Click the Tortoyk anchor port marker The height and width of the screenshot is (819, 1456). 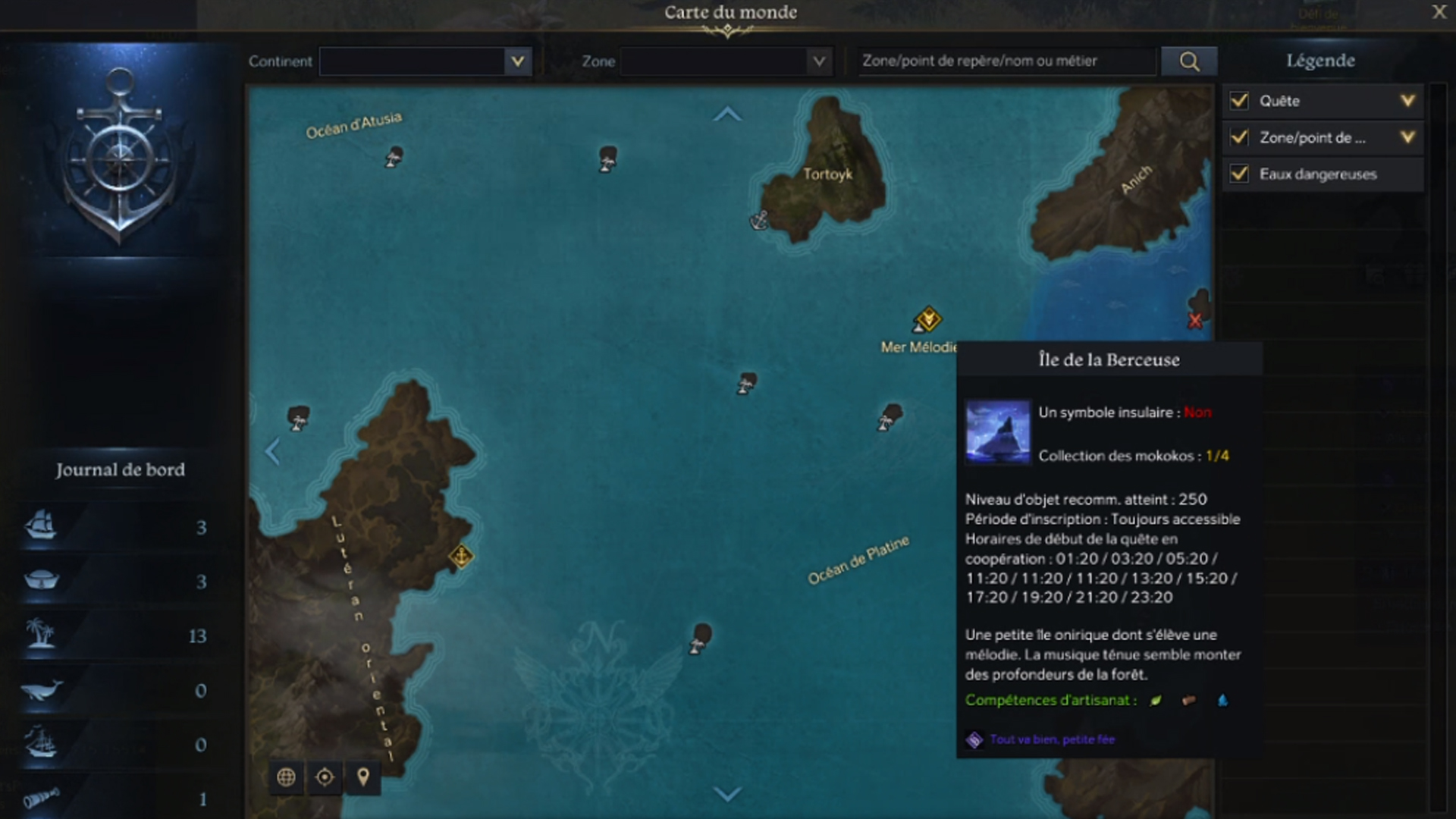[759, 220]
